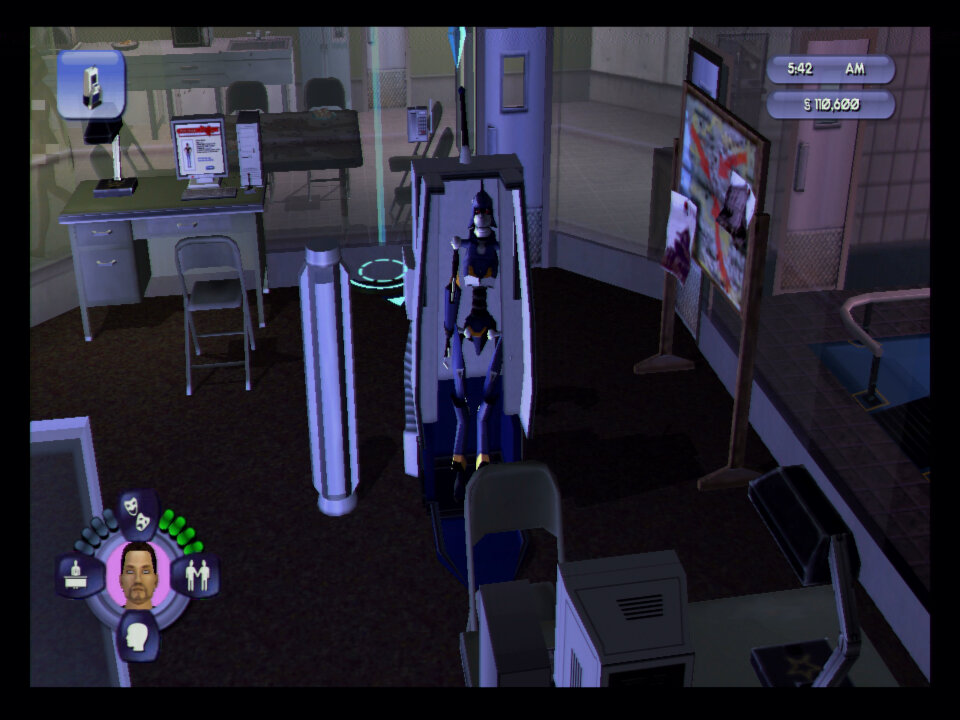Select the queued action icon in top corner

coord(91,85)
